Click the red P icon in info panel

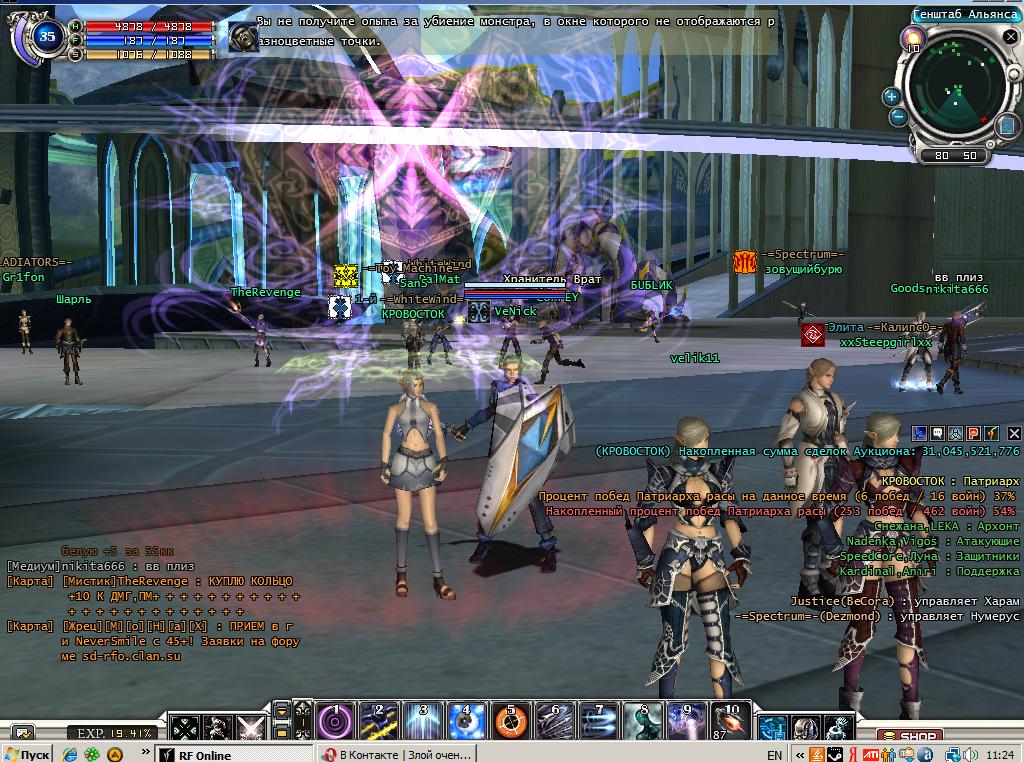pyautogui.click(x=973, y=434)
